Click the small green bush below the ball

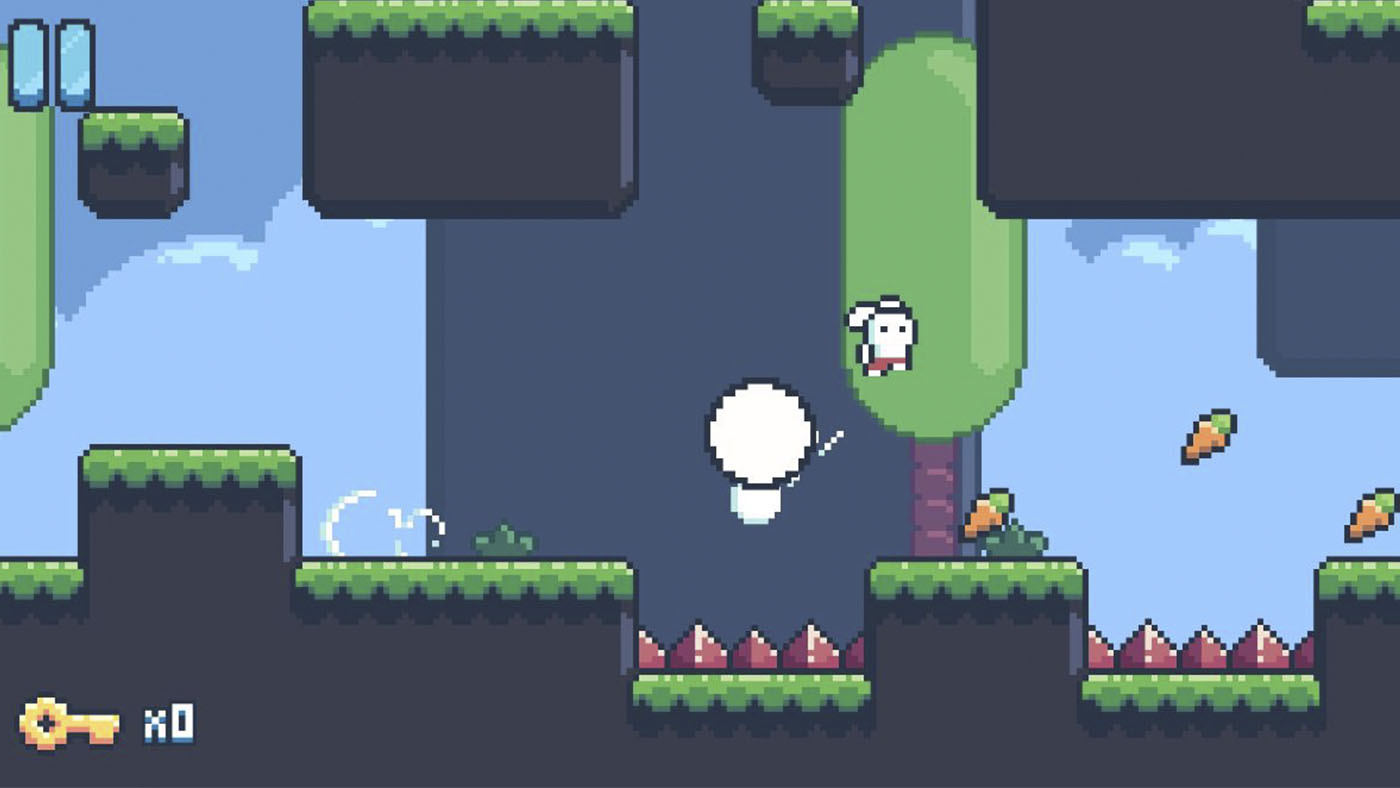click(505, 541)
